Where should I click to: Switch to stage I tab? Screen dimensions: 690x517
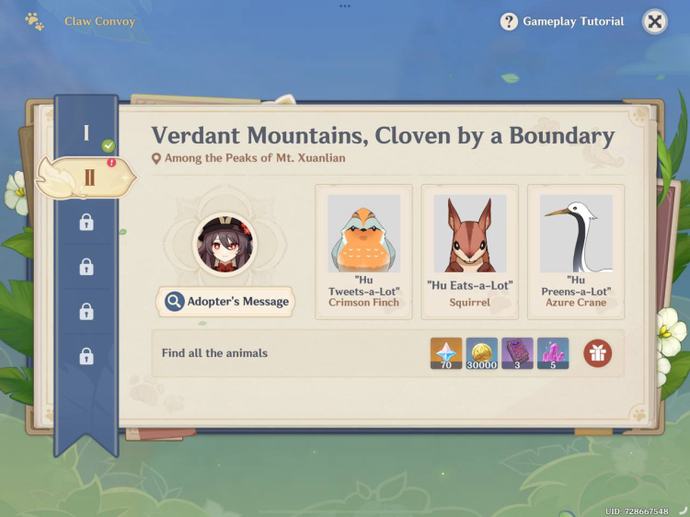87,133
